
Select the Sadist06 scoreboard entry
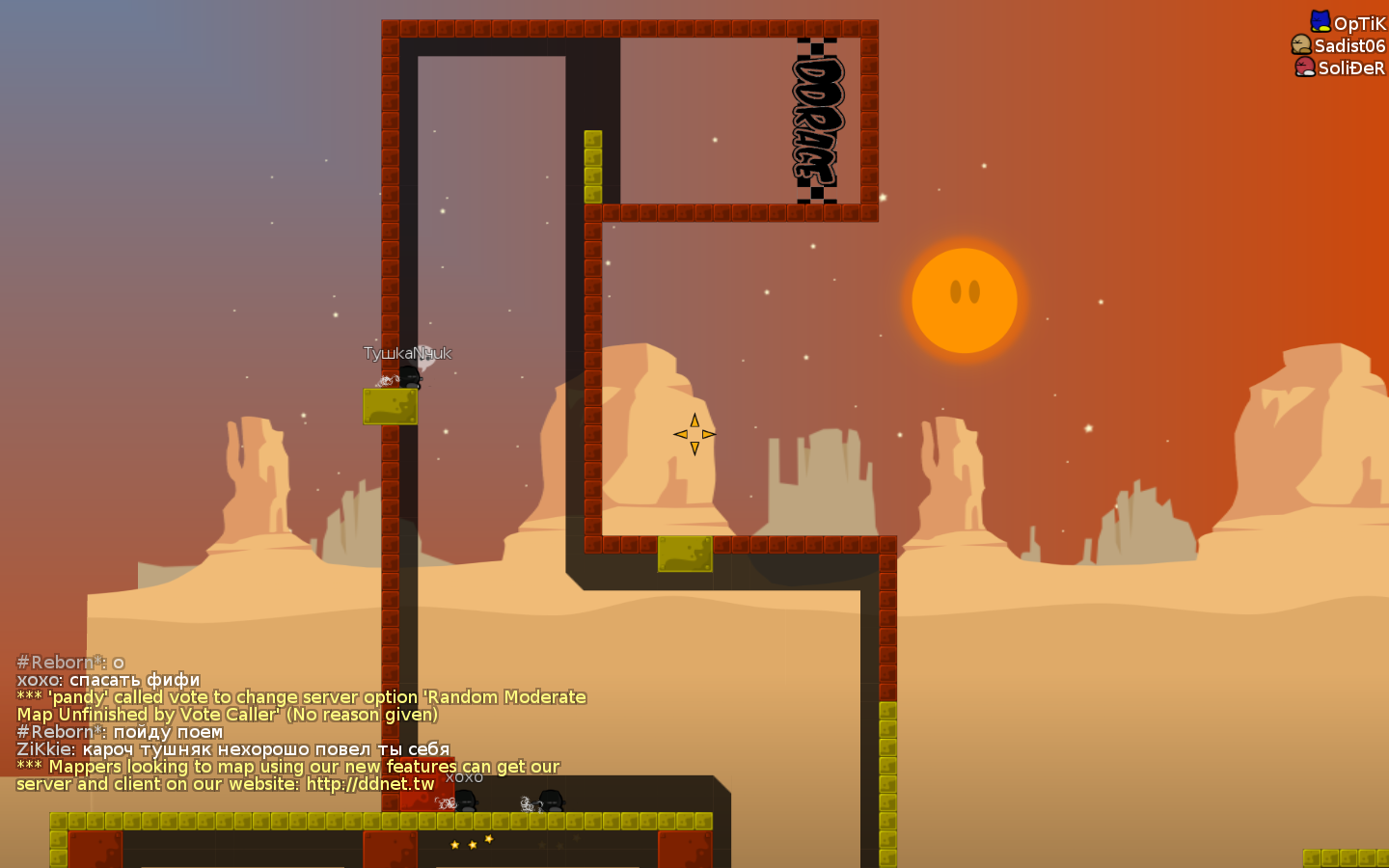(1351, 44)
